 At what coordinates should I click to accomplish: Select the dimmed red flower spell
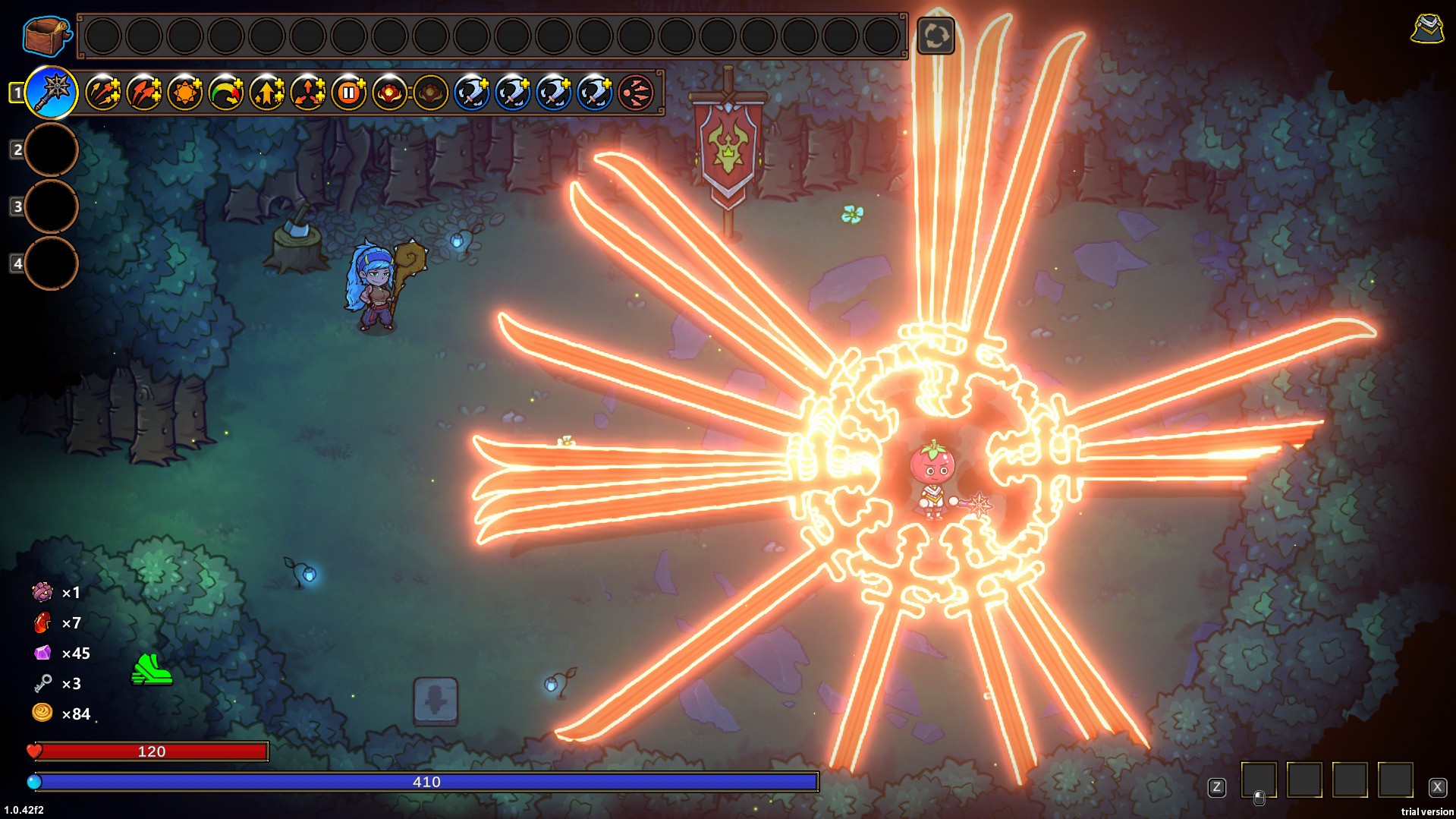tap(431, 93)
